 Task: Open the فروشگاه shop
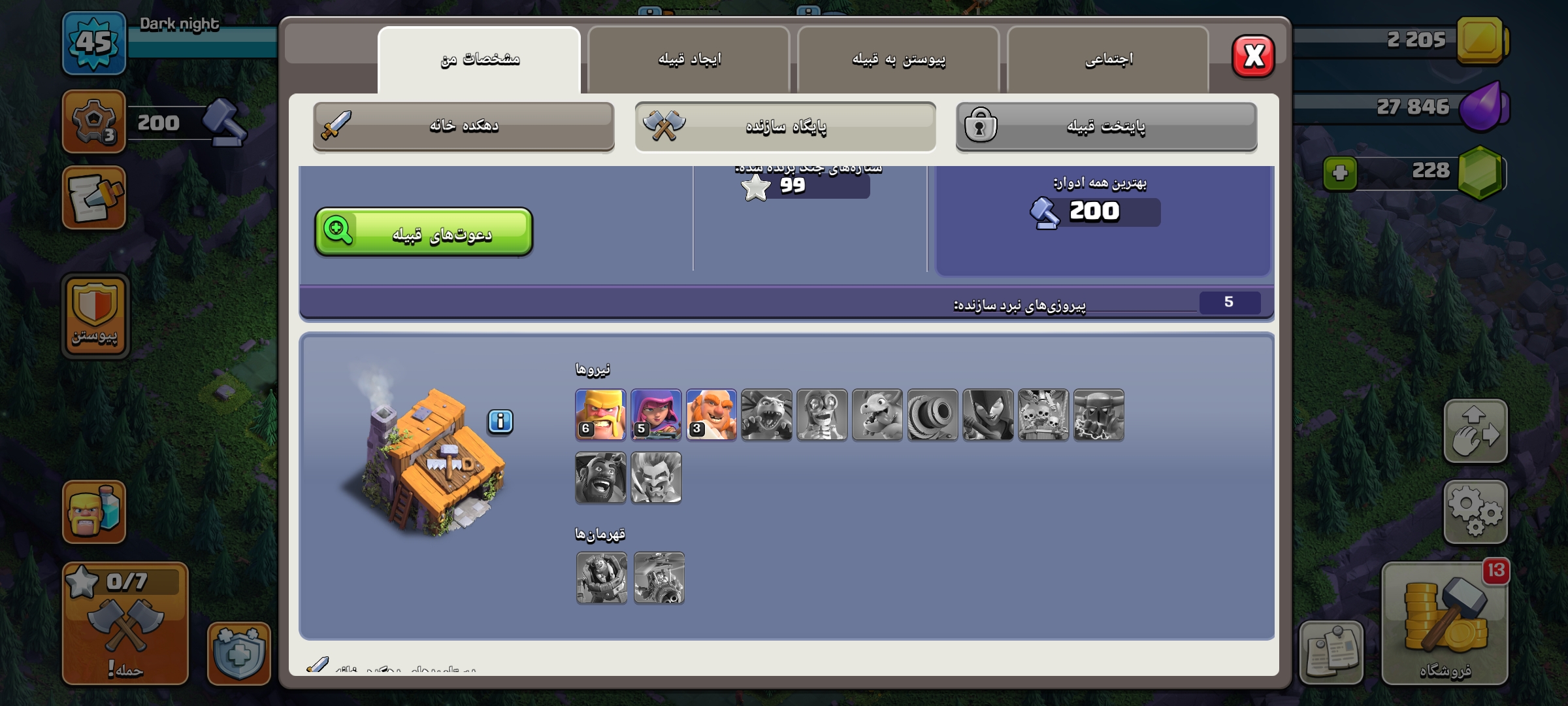[1445, 624]
